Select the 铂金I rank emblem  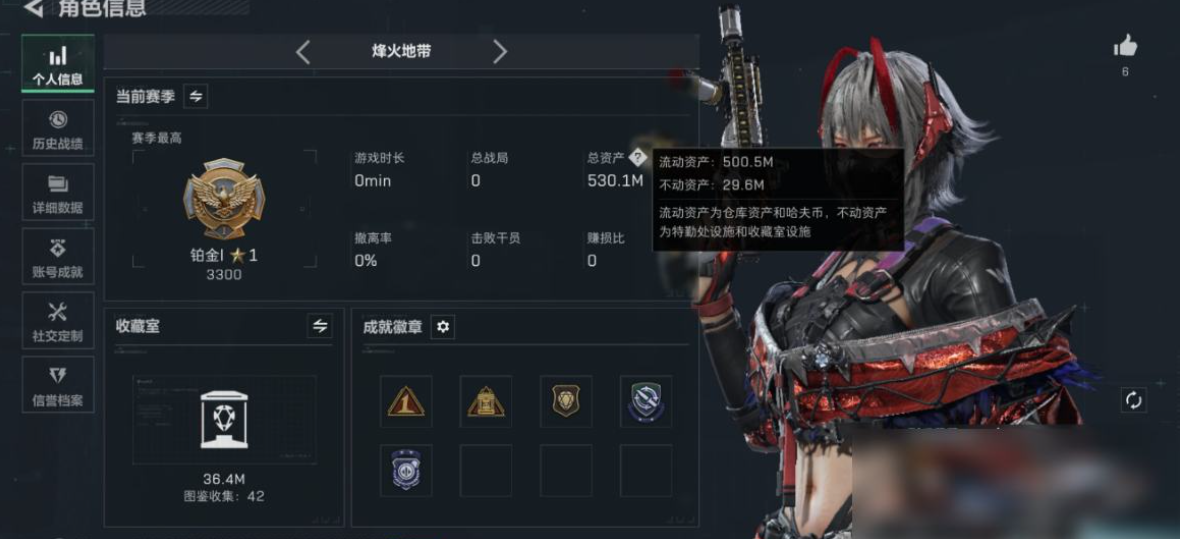pos(224,200)
